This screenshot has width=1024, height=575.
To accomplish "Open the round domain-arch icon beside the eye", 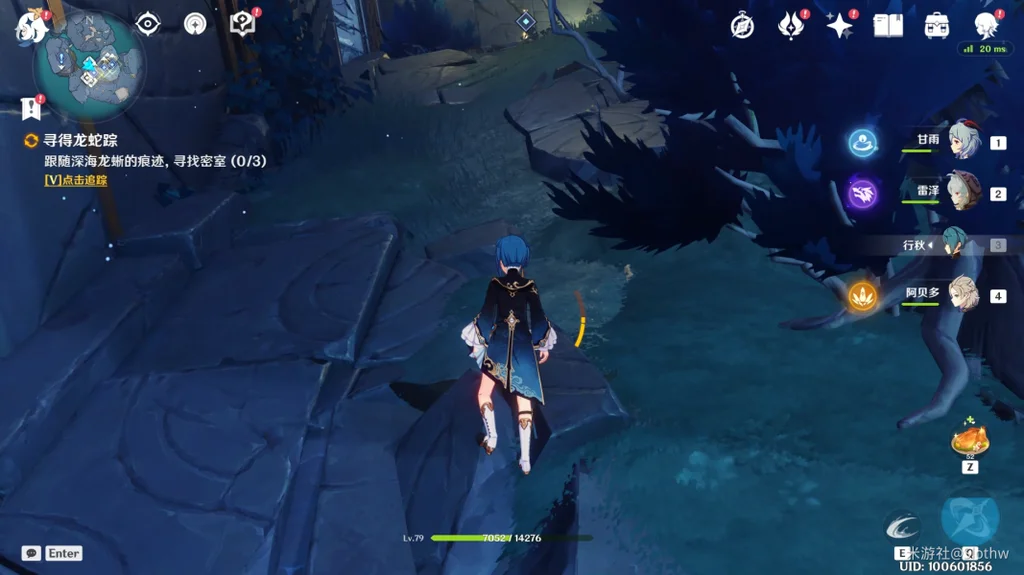I will [195, 24].
